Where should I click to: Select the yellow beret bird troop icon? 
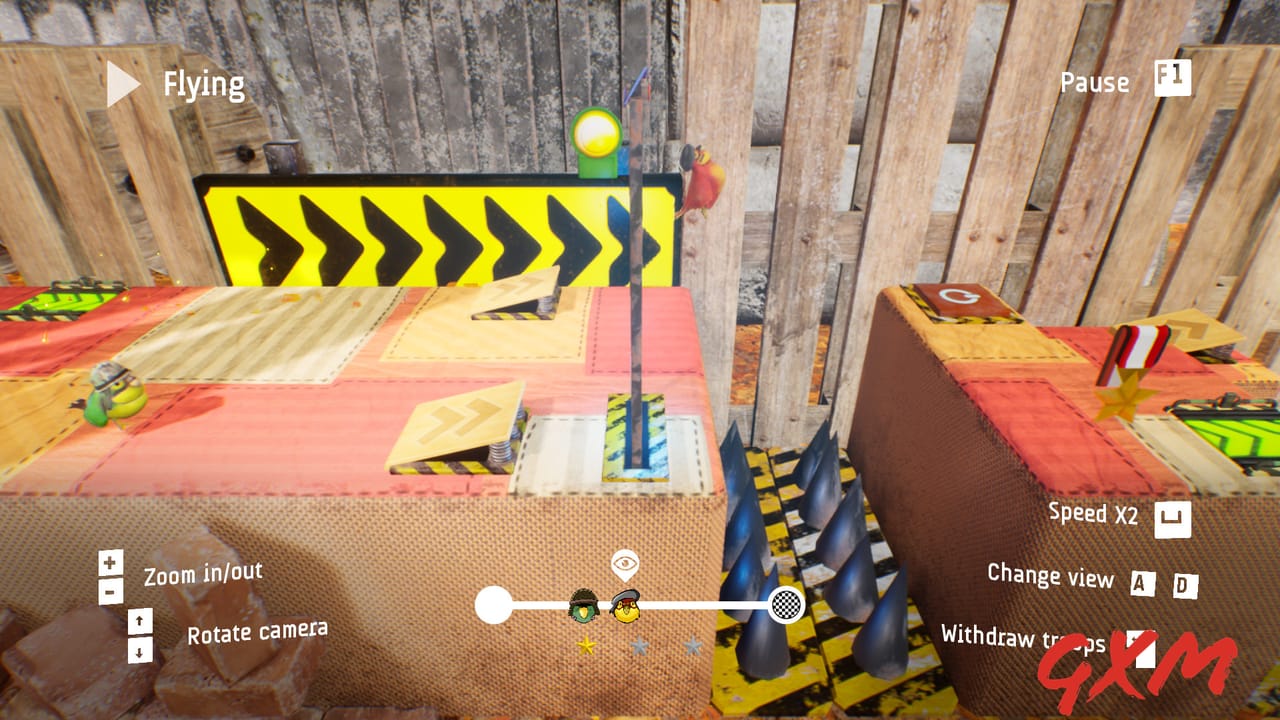coord(624,605)
